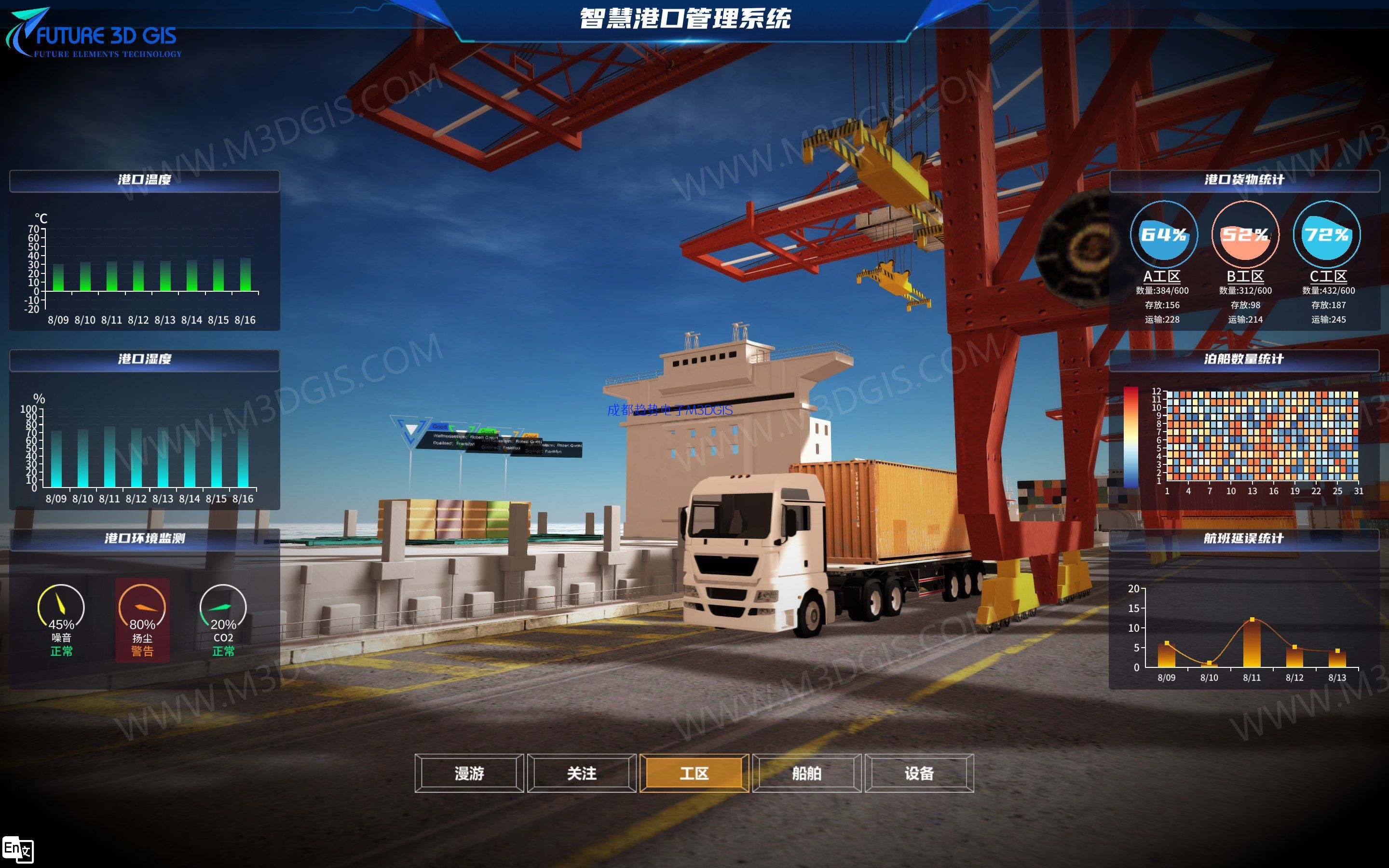Click the En/文 language toggle icon

[x=18, y=850]
